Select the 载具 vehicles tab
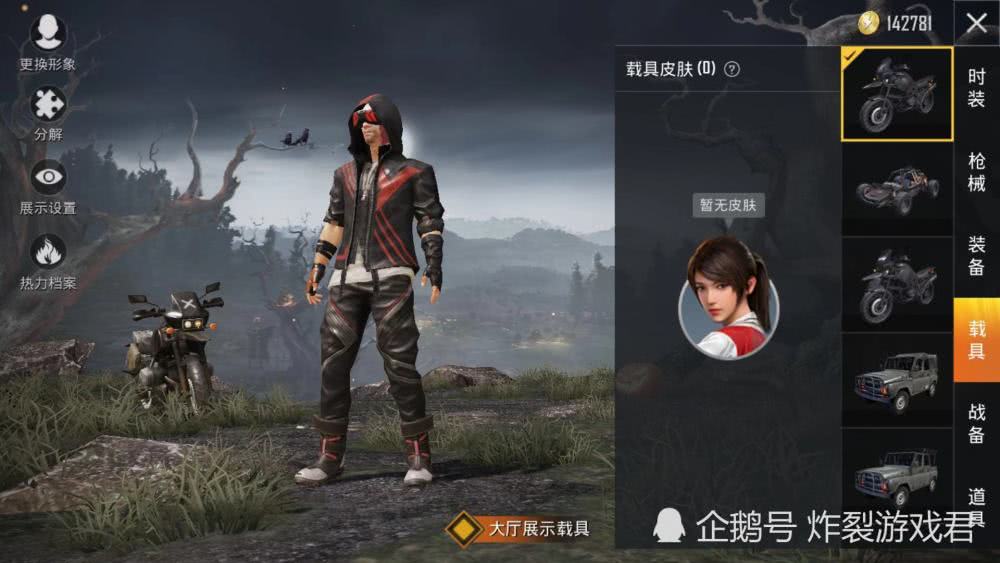This screenshot has width=1000, height=563. coord(976,339)
